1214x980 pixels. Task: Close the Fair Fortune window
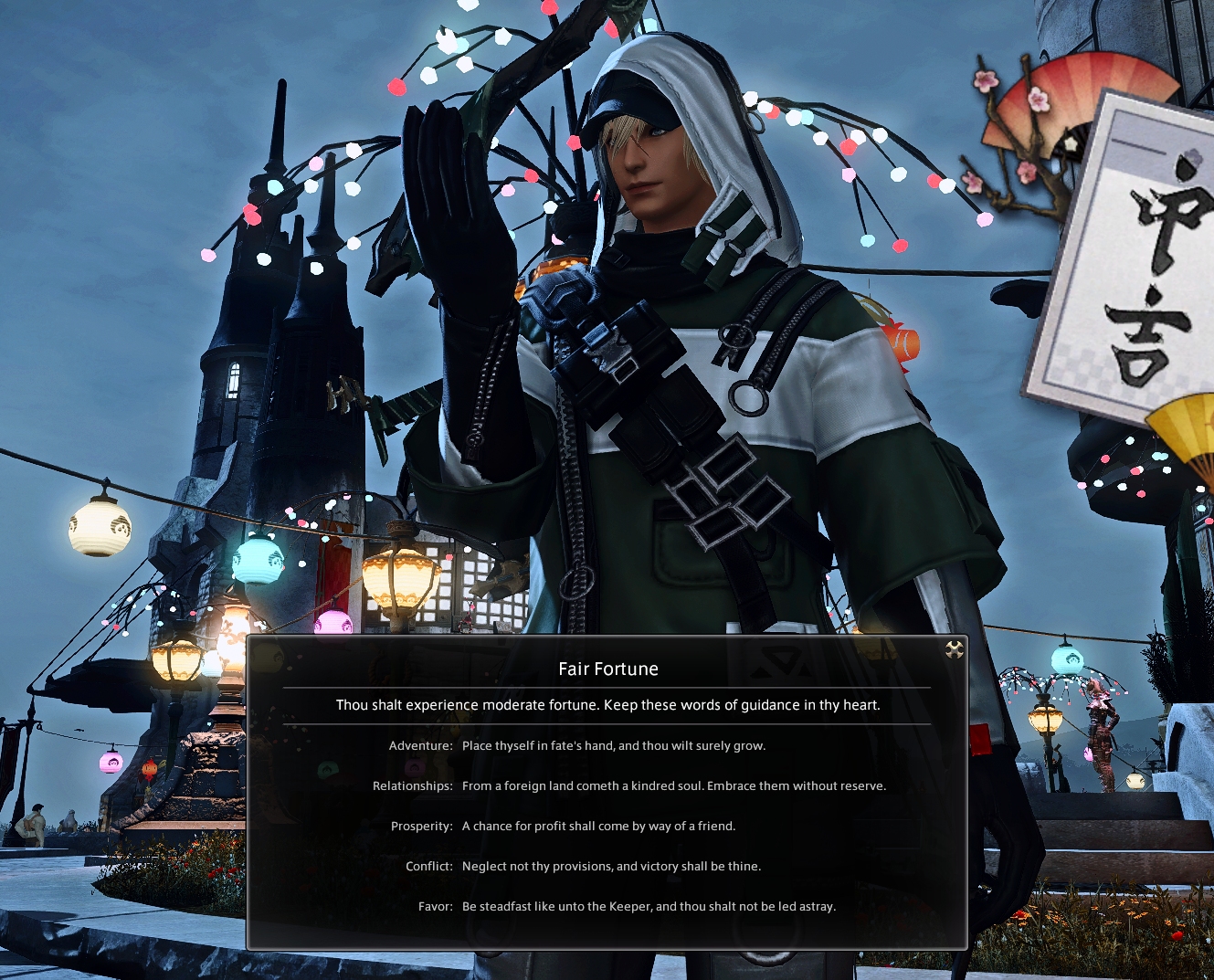point(954,649)
